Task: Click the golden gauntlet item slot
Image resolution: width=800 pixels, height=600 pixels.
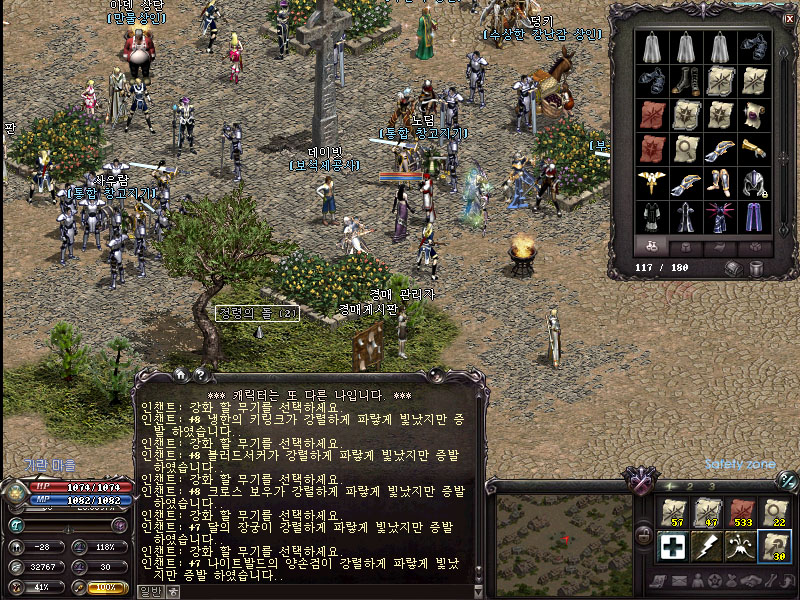Action: coord(755,149)
